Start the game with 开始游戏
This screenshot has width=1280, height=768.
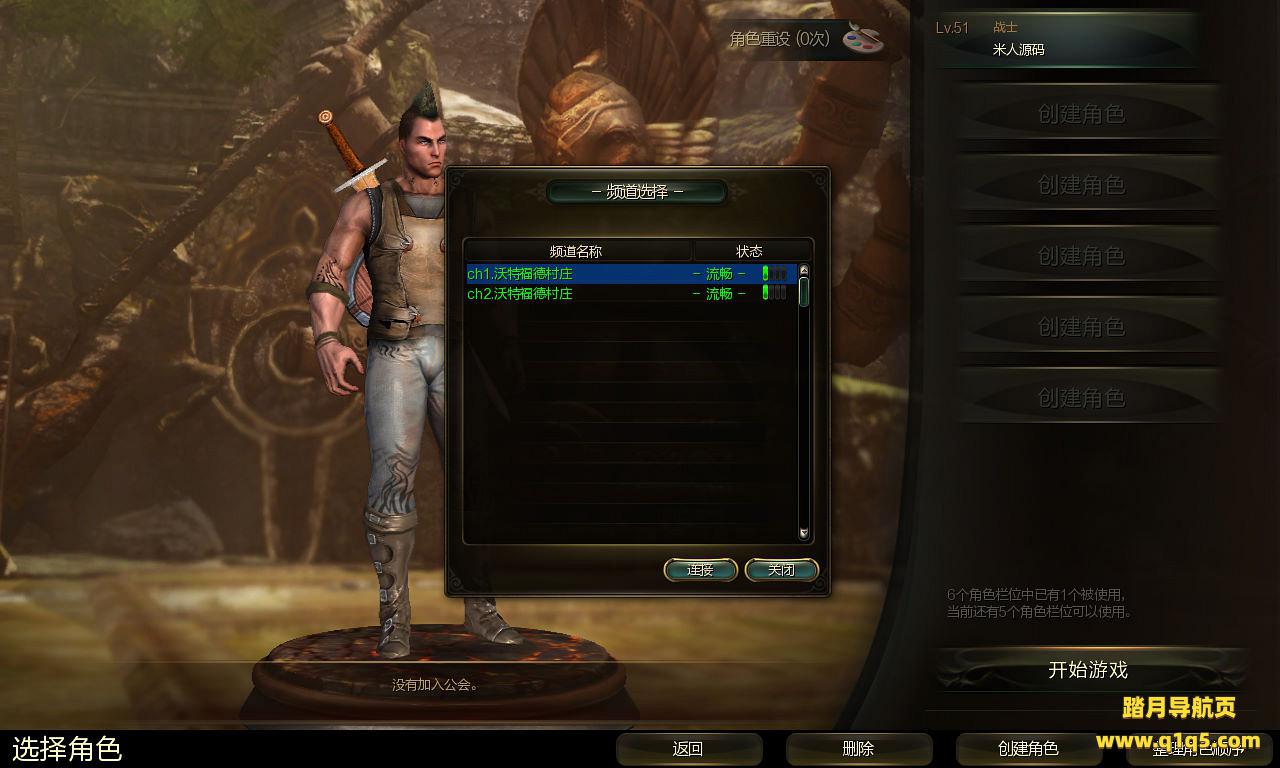tap(1088, 670)
